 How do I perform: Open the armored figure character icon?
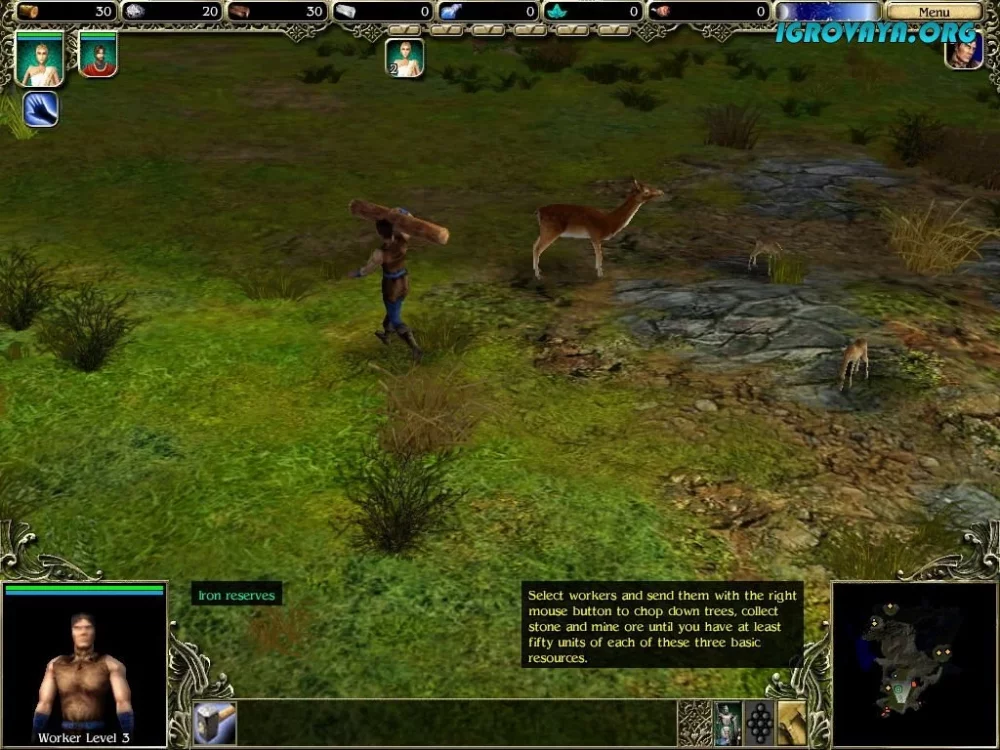728,723
